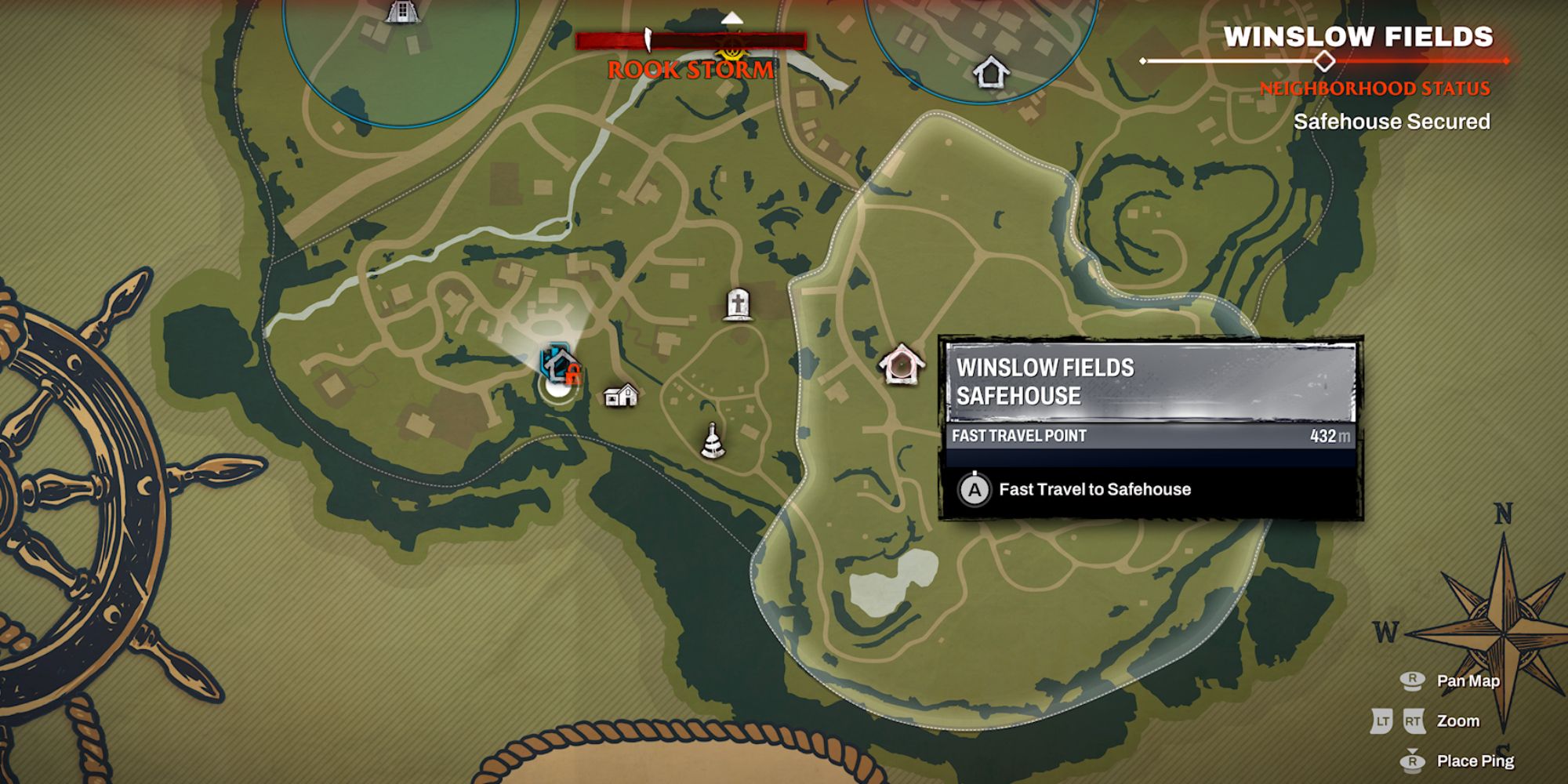Viewport: 1568px width, 784px height.
Task: Choose Fast Travel to Safehouse option
Action: 1094,490
